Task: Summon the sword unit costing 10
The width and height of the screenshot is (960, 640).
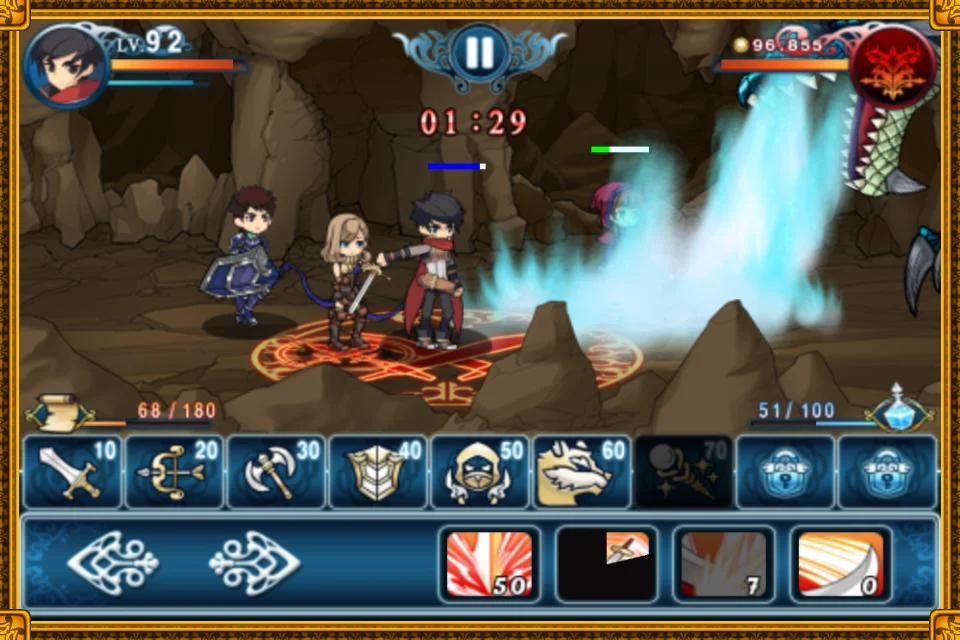Action: (72, 472)
